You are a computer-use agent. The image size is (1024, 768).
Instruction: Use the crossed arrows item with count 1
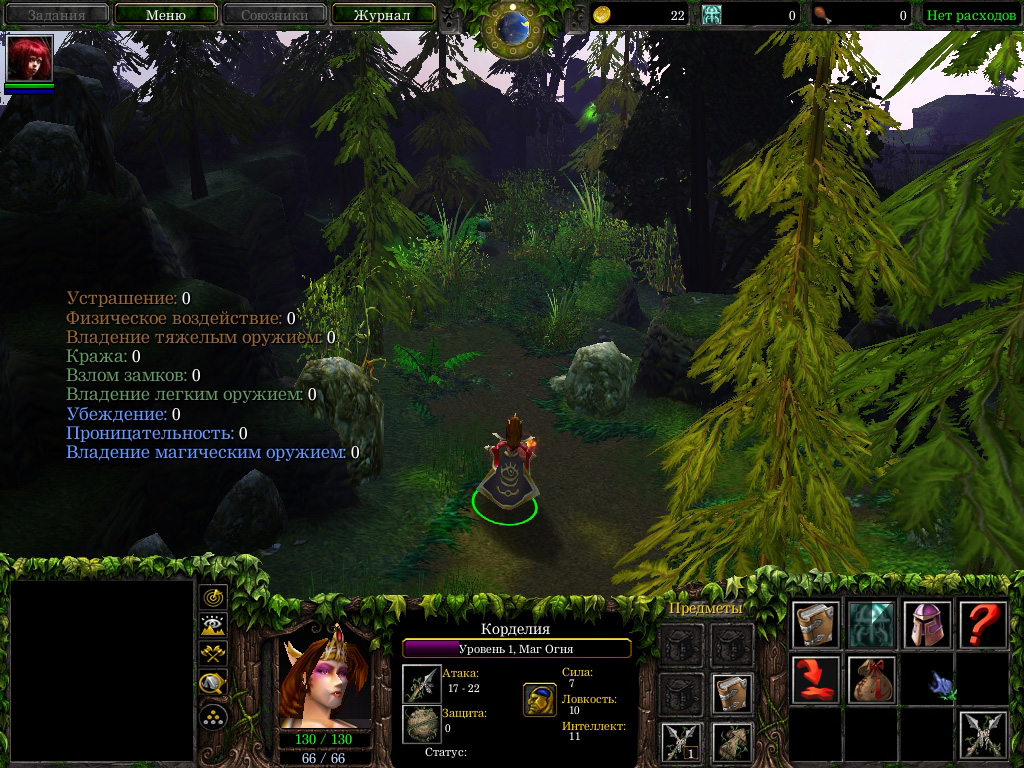click(x=679, y=743)
